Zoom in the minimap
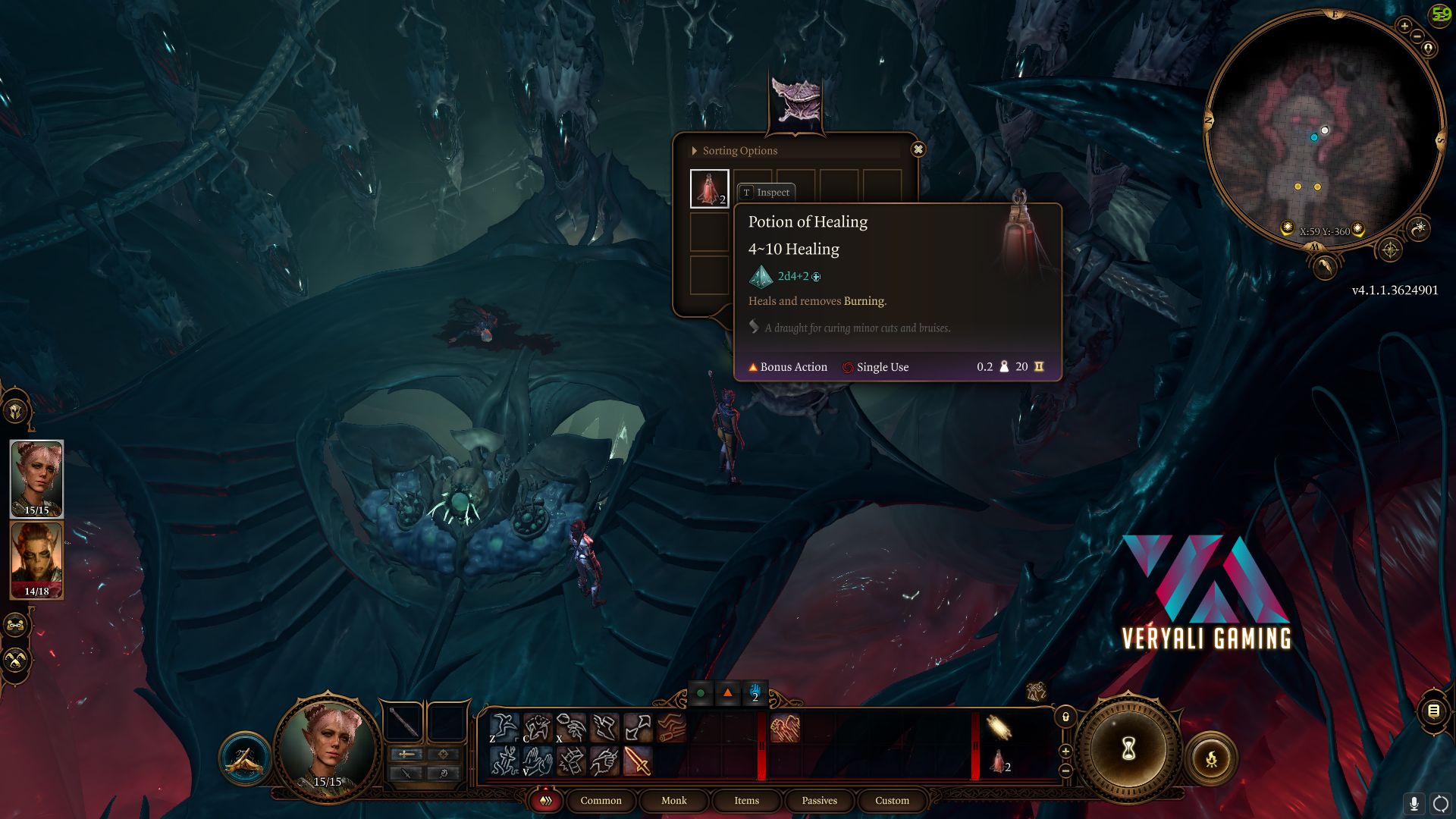This screenshot has width=1456, height=819. pyautogui.click(x=1404, y=27)
